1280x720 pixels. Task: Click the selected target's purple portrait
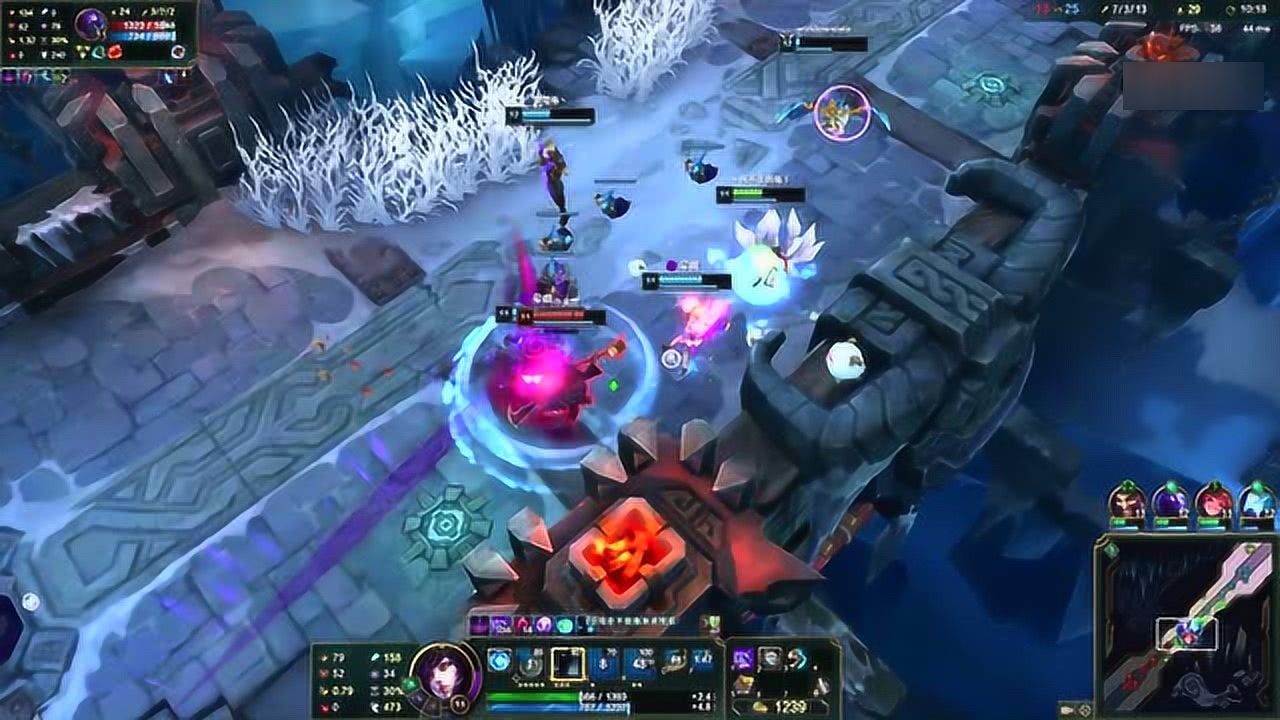[x=91, y=24]
